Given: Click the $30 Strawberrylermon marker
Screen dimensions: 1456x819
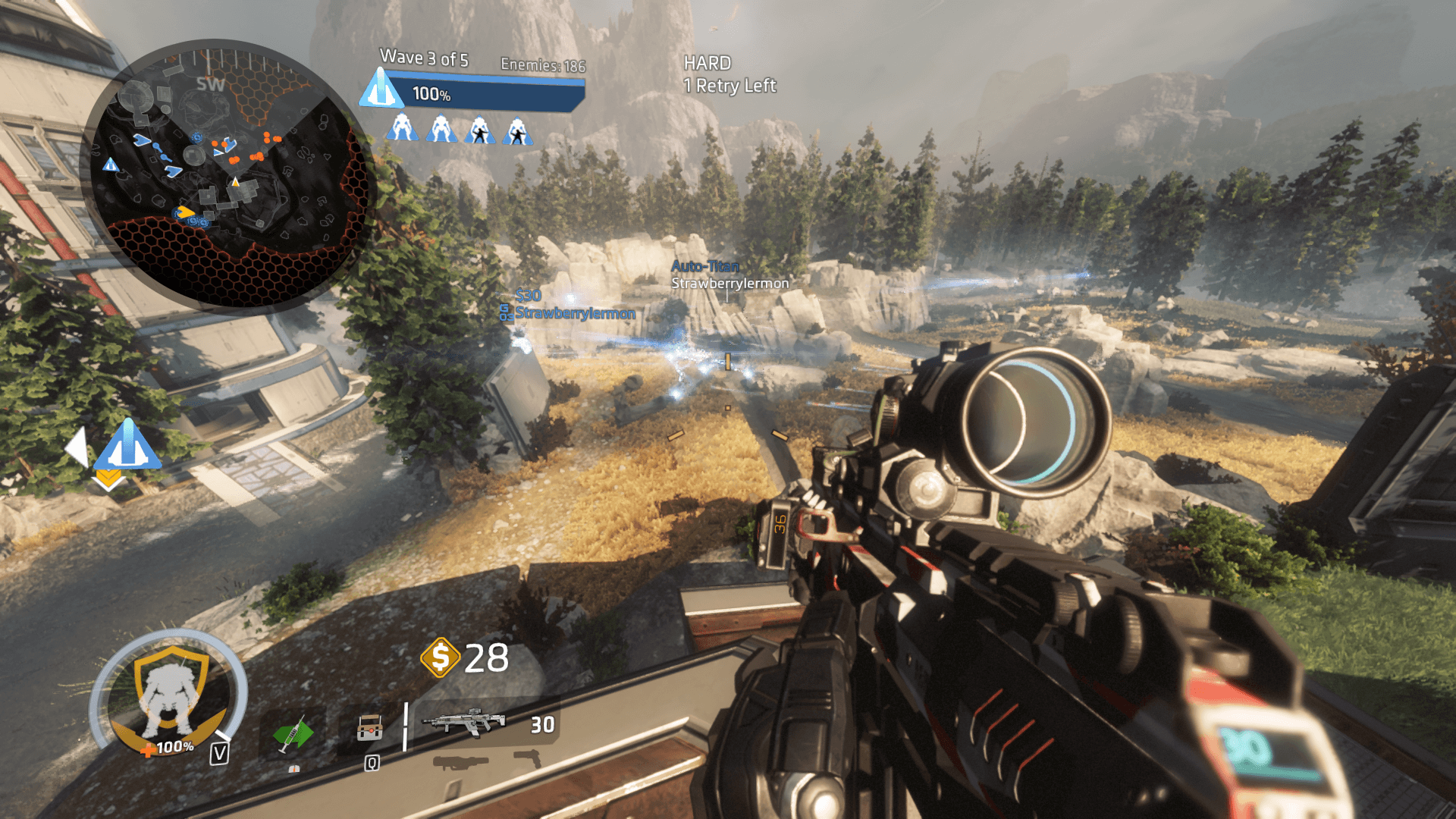Looking at the screenshot, I should [569, 306].
